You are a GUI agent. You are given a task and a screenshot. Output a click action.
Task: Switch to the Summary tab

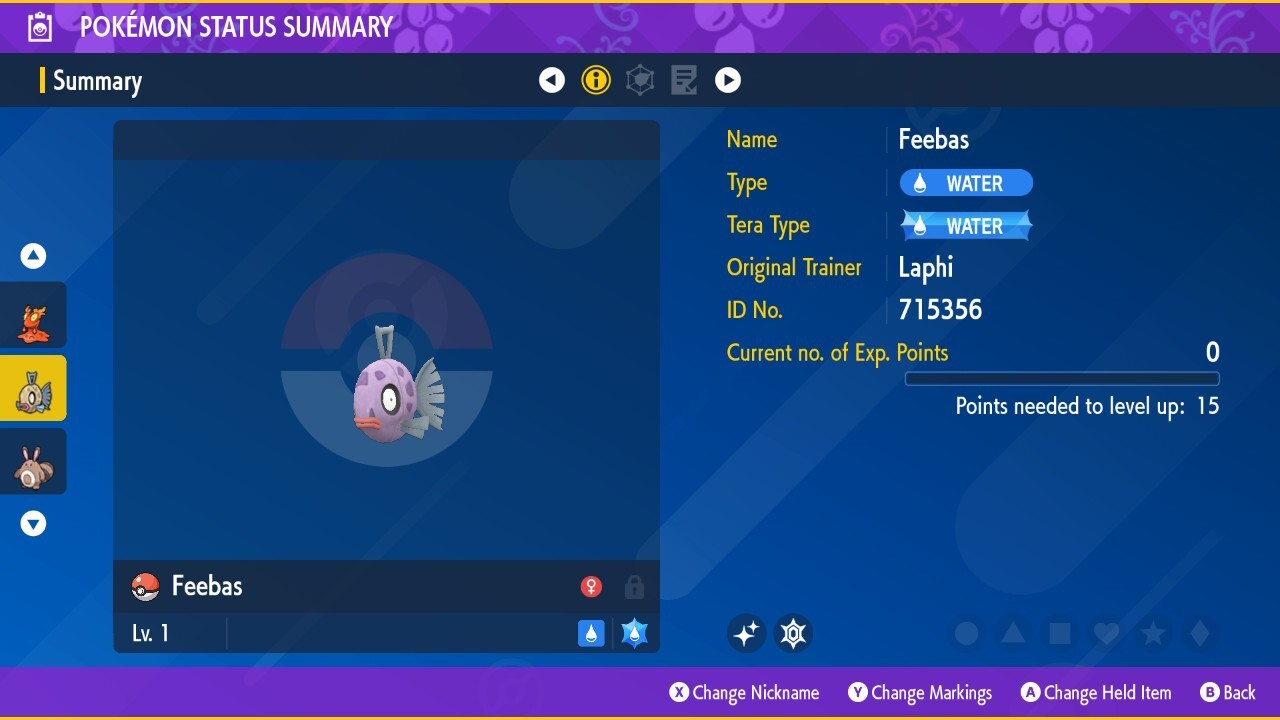coord(97,80)
